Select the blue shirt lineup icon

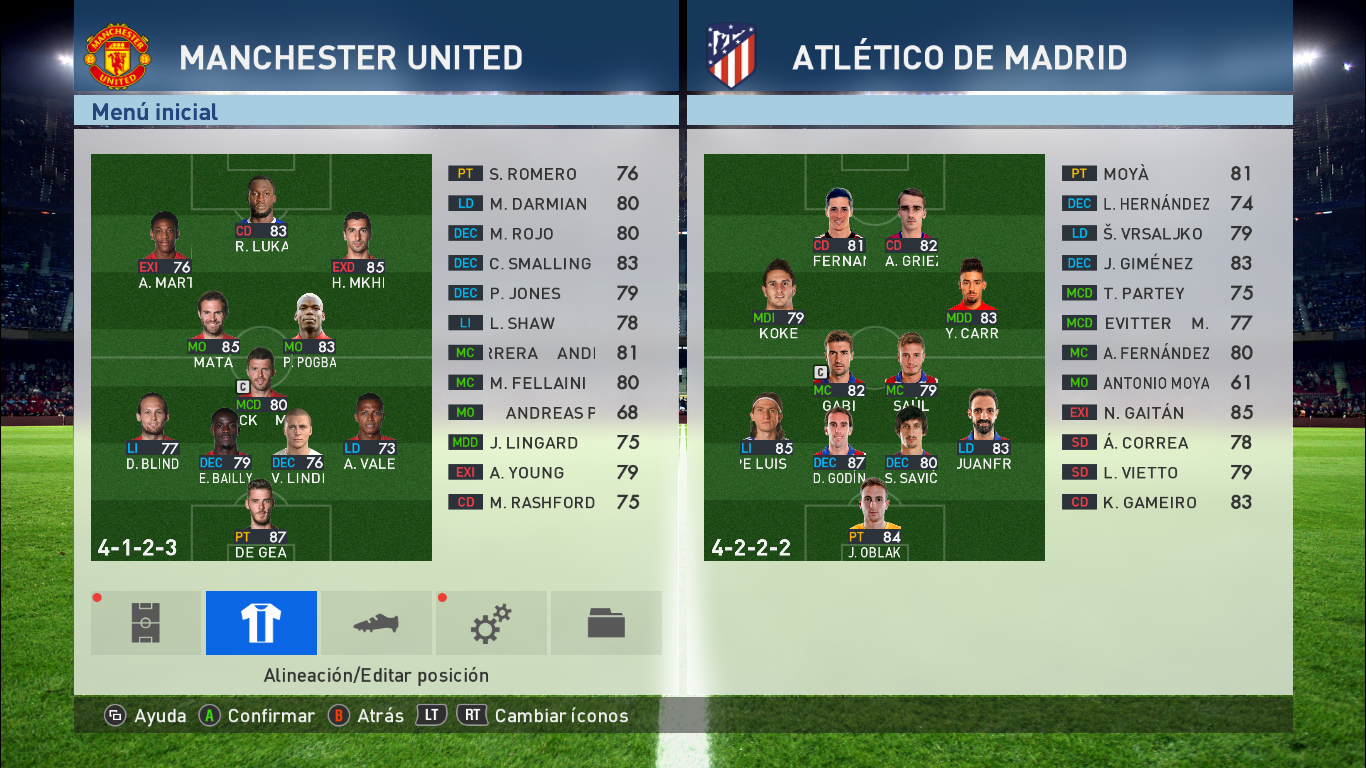pyautogui.click(x=261, y=623)
